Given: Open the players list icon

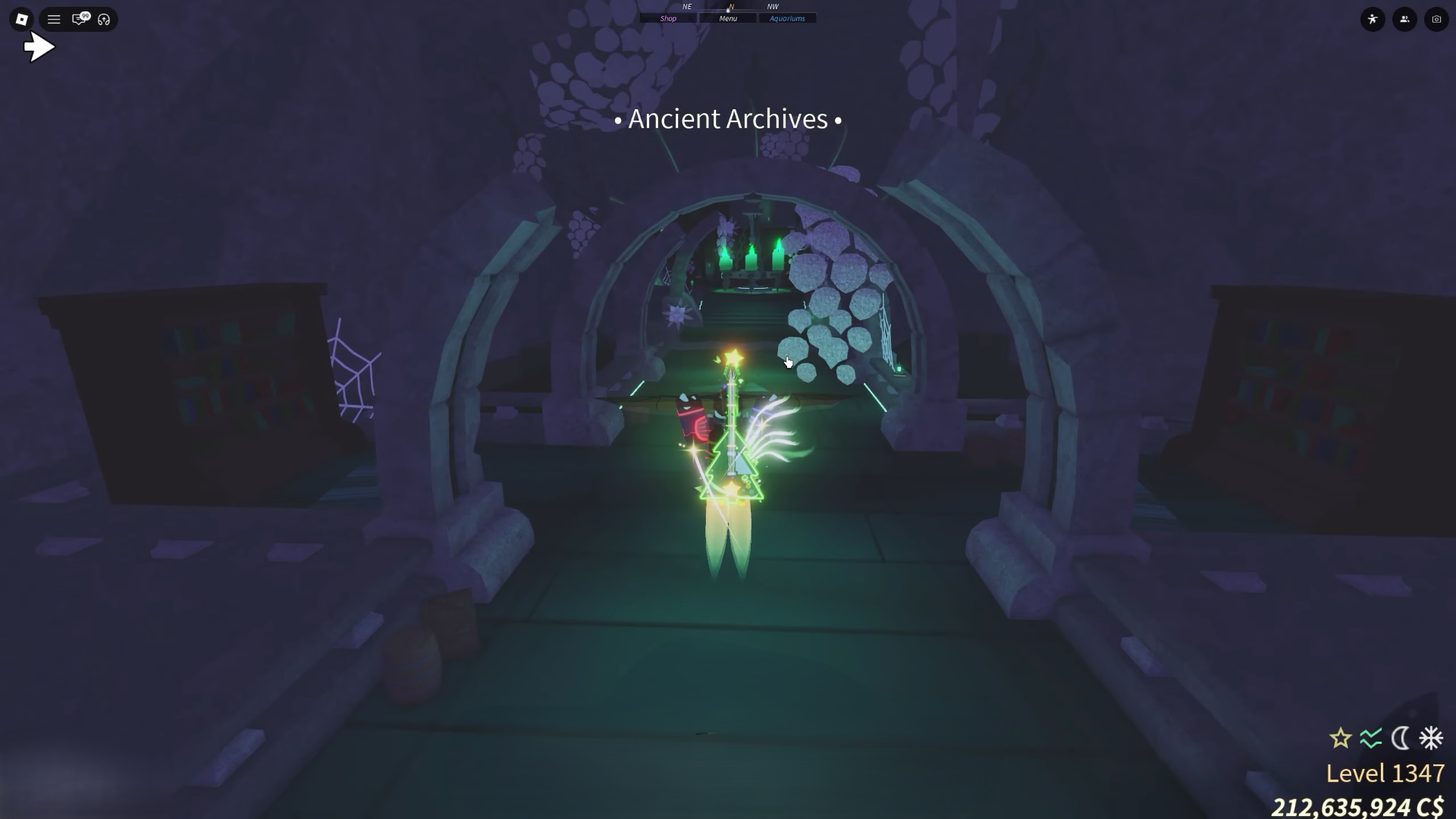Looking at the screenshot, I should point(1404,20).
